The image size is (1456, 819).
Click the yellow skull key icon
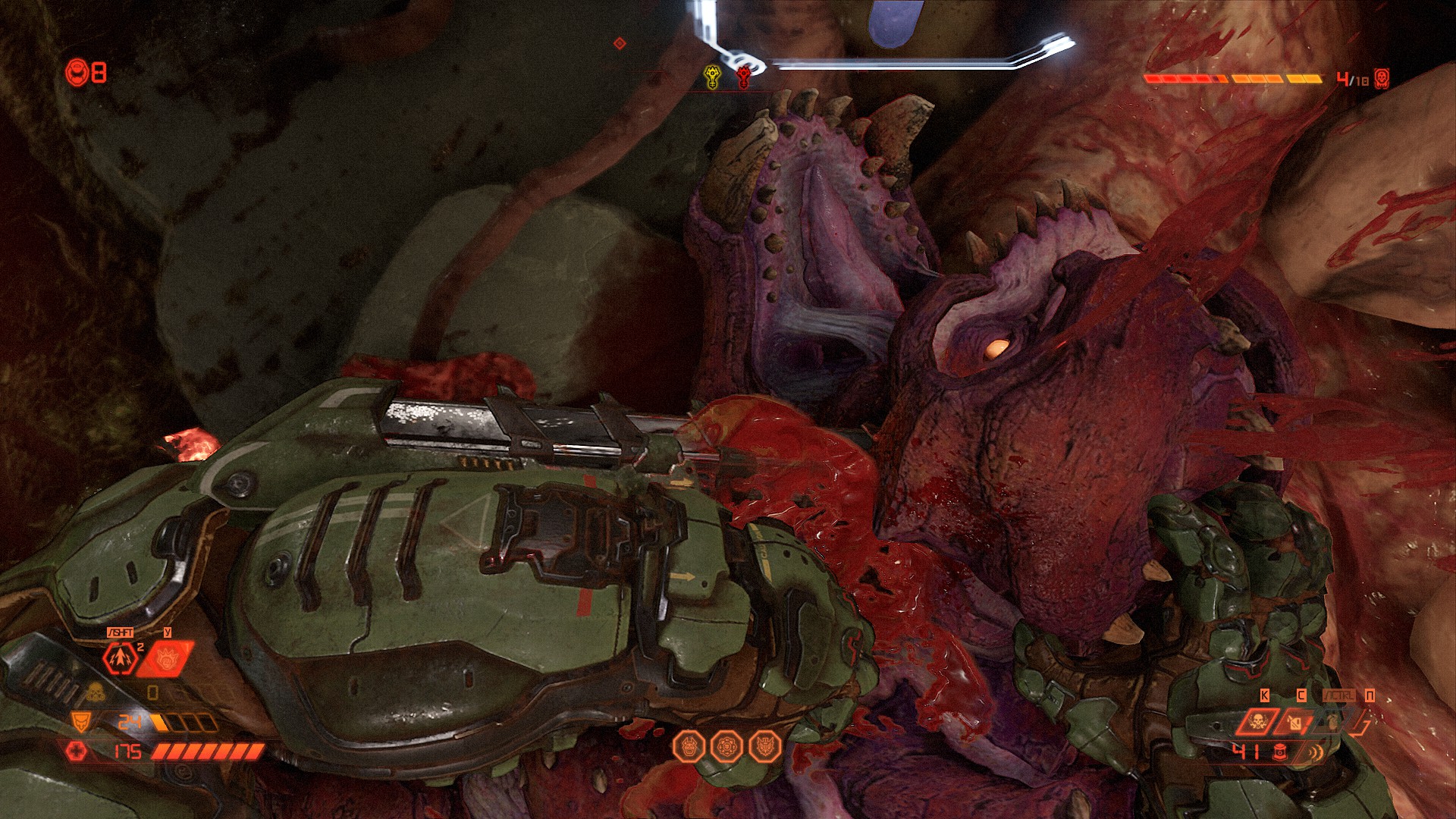[712, 77]
